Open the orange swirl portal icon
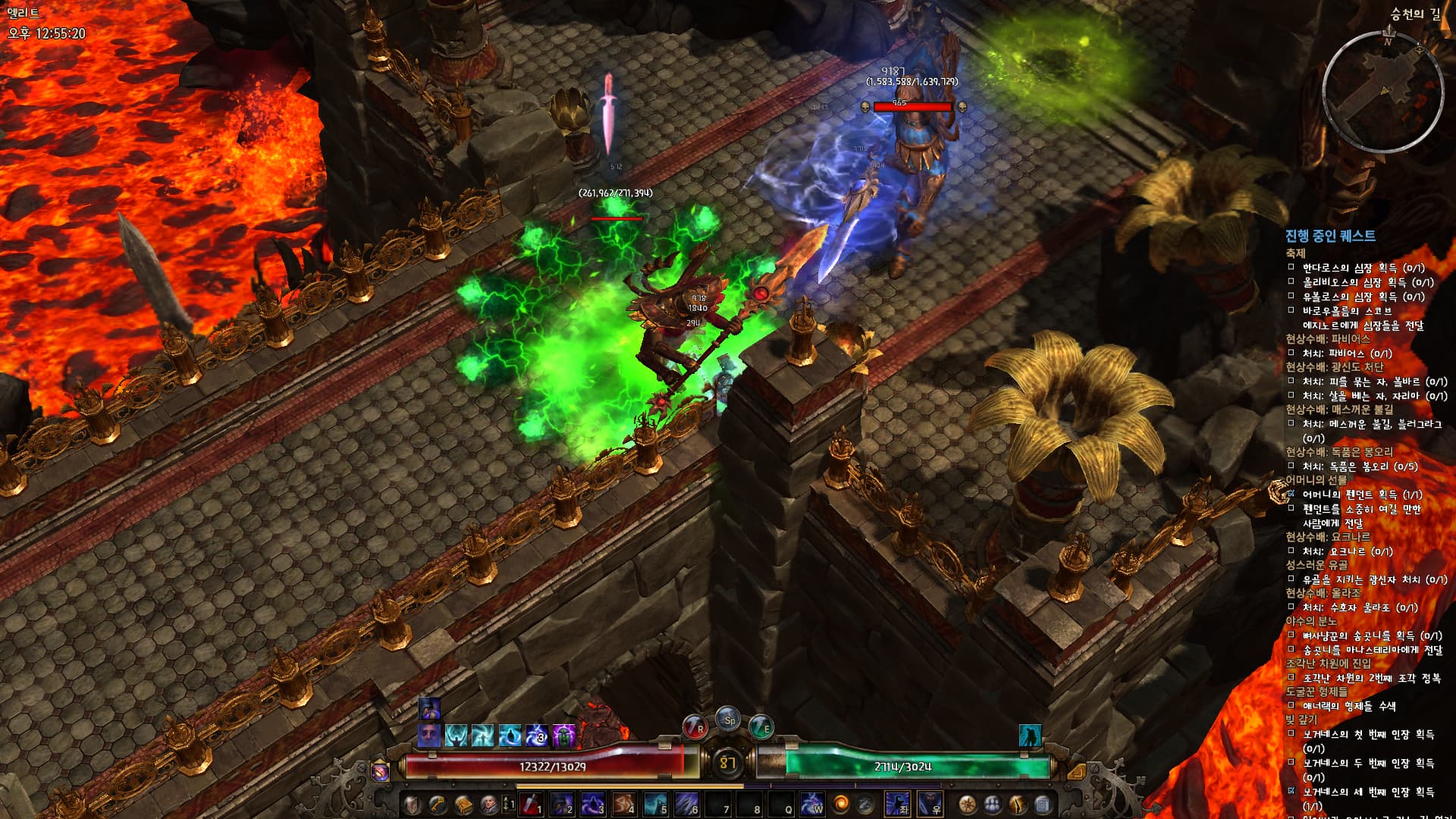1456x819 pixels. click(x=841, y=805)
